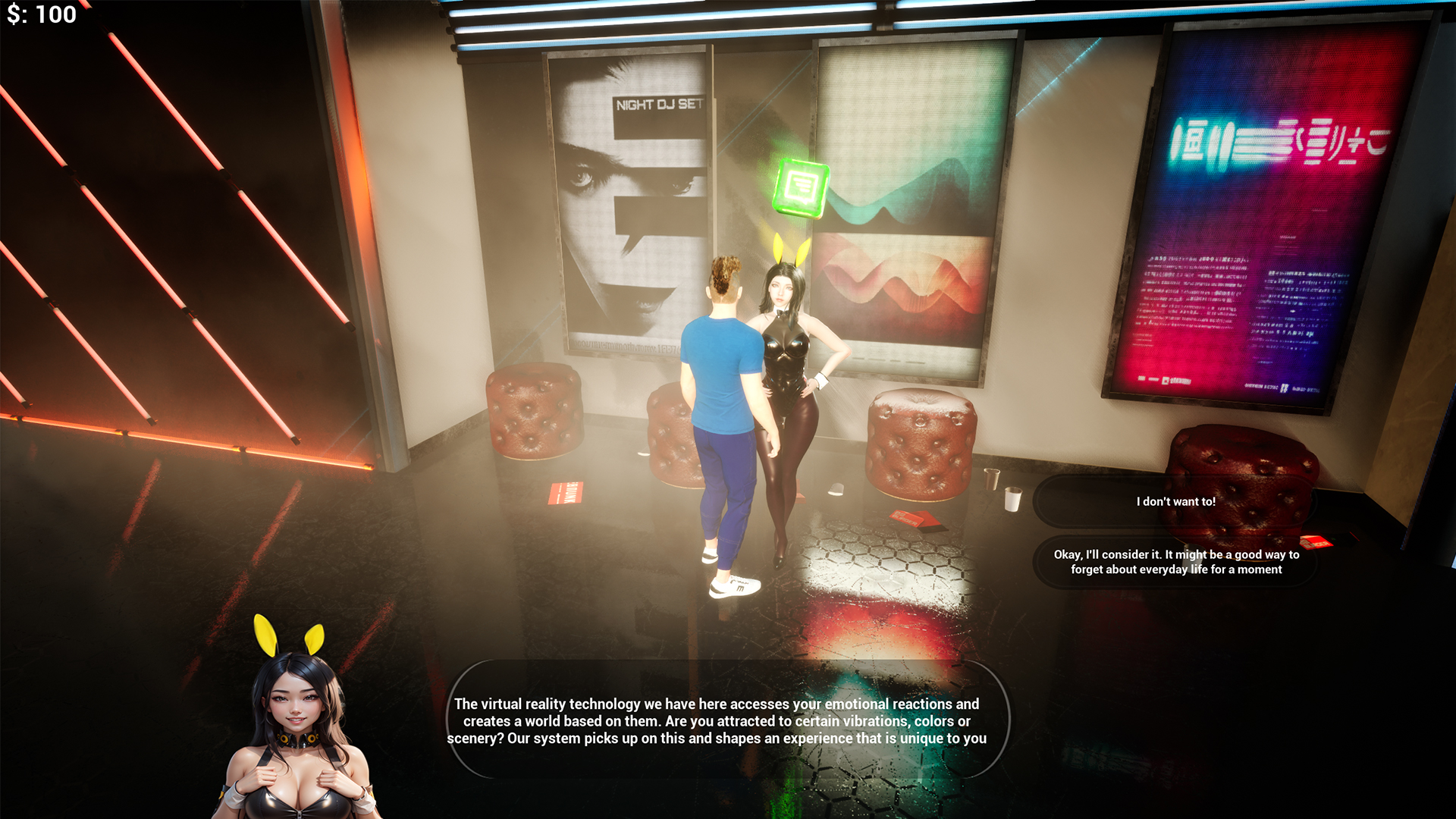Choose the "I don't want to!" reply

[x=1175, y=501]
